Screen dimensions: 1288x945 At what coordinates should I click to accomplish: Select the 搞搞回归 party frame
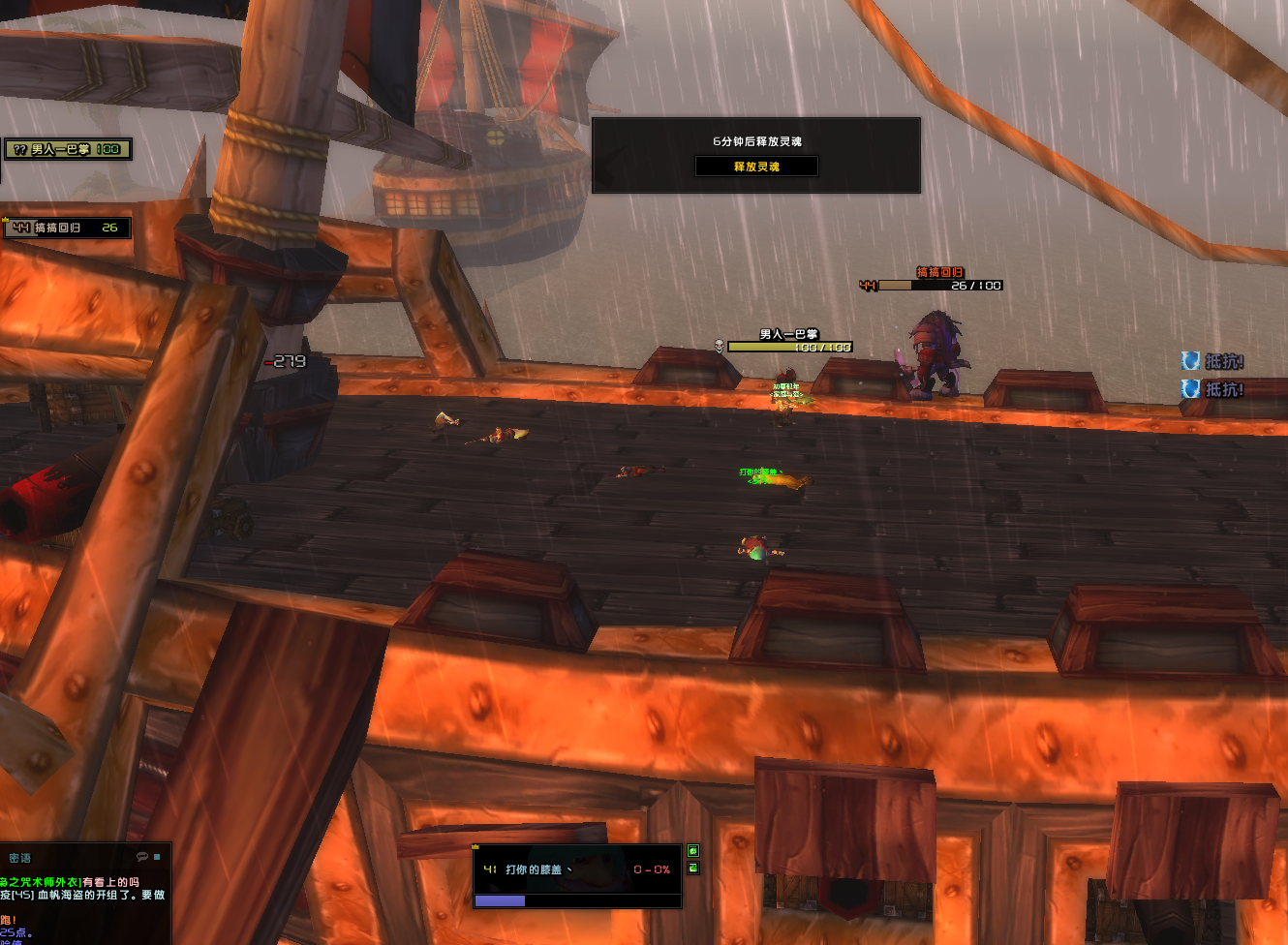(66, 228)
